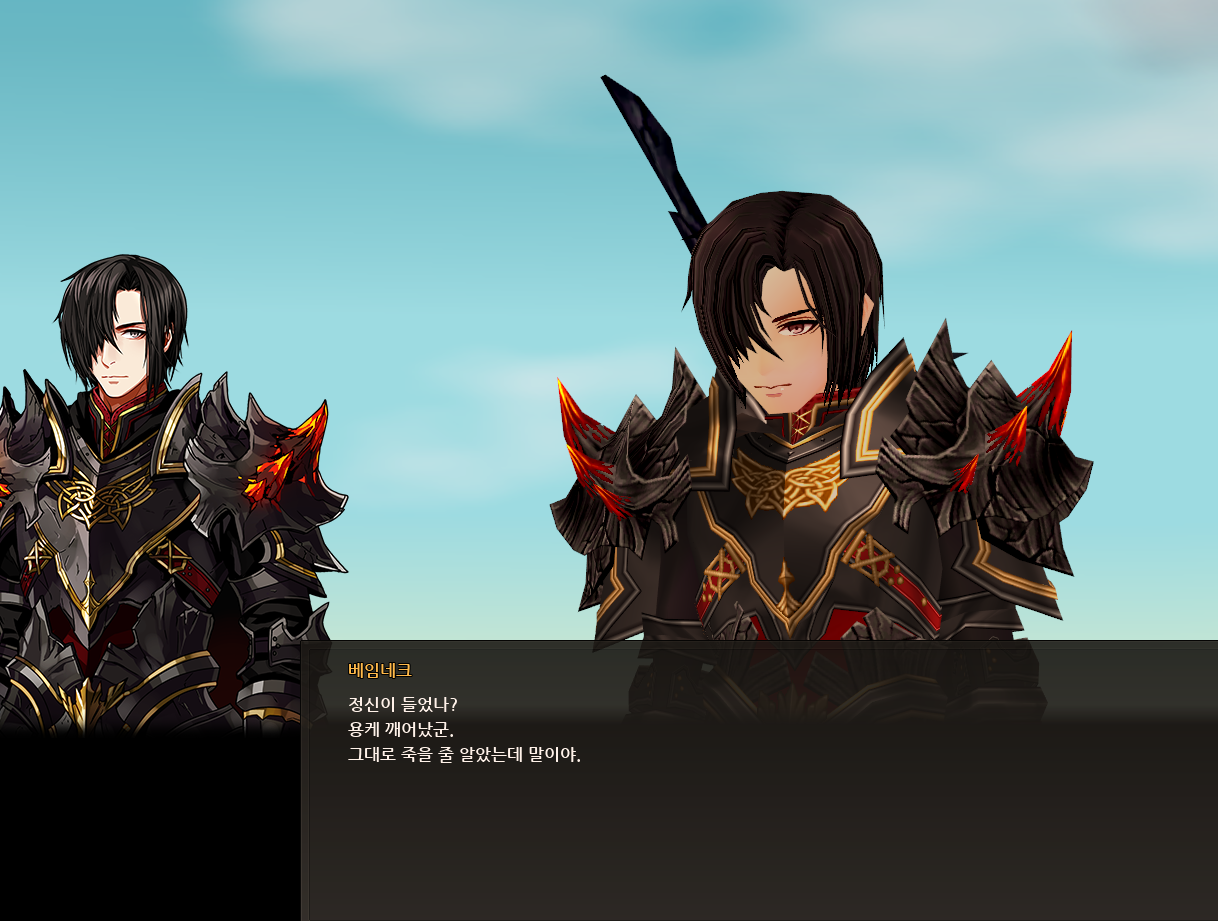The image size is (1218, 921).
Task: Advance the 베임네크 dialogue box
Action: [760, 780]
